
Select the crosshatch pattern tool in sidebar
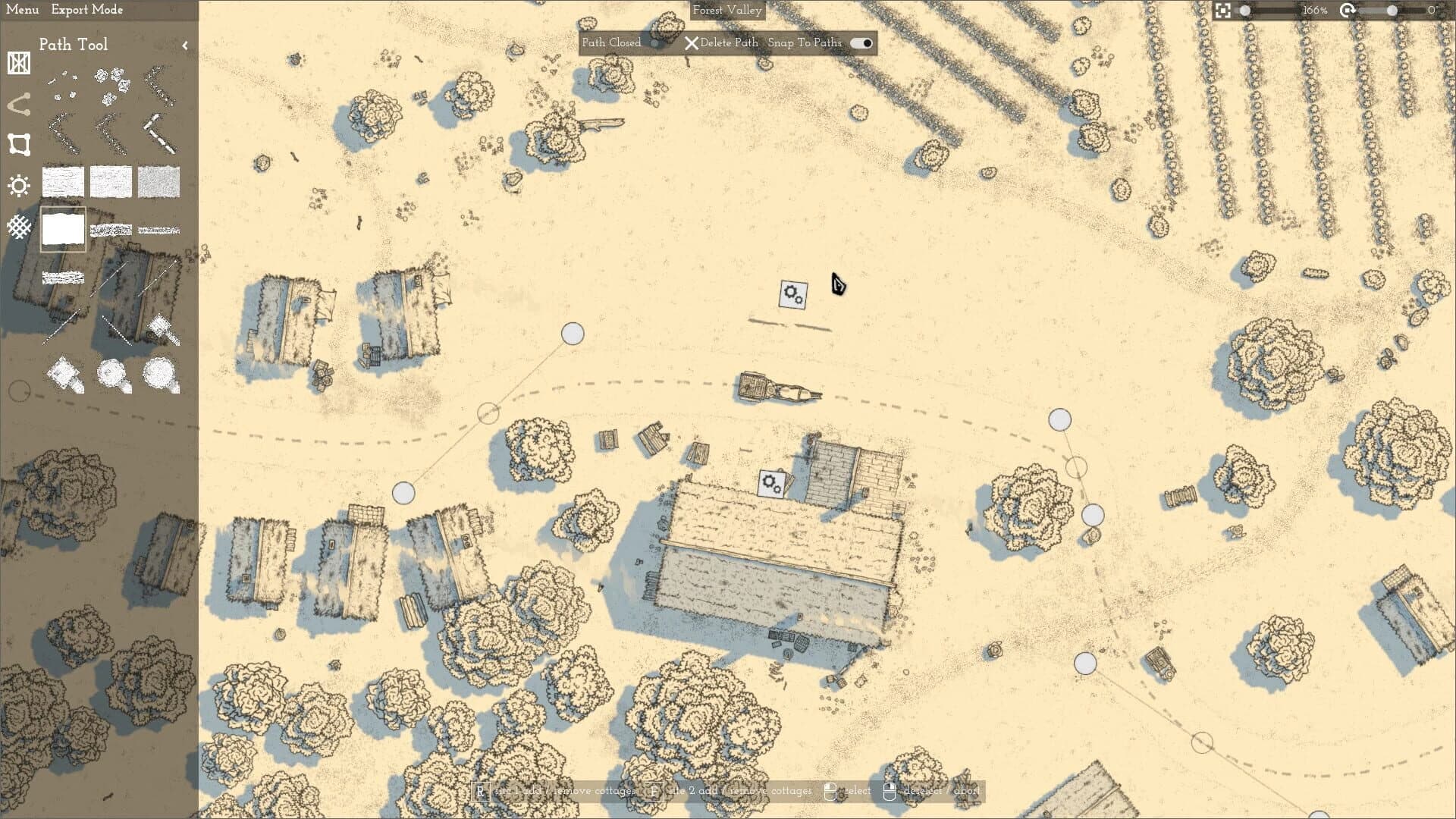click(18, 226)
